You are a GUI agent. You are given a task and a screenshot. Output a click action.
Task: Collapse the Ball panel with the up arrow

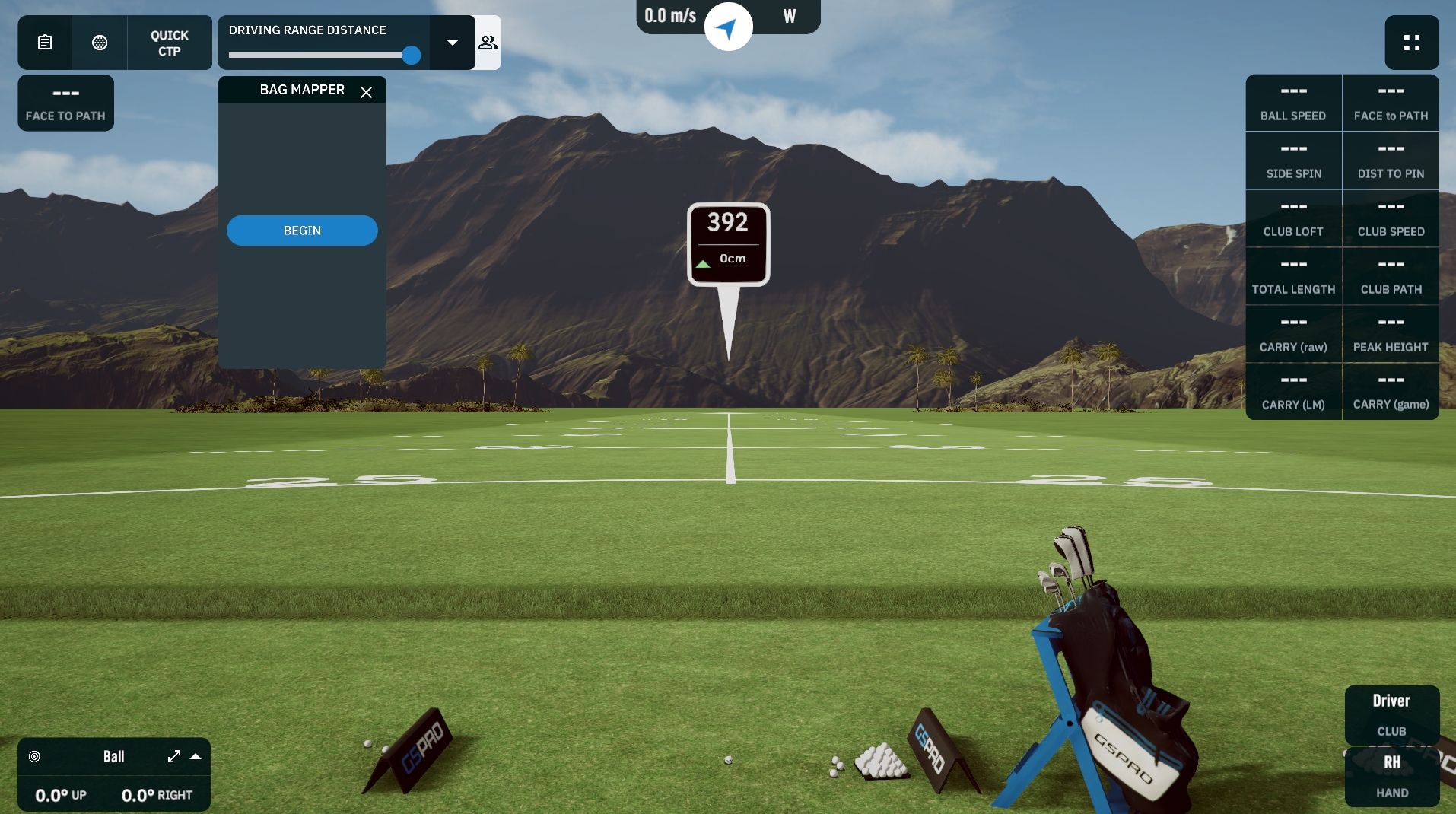(196, 756)
